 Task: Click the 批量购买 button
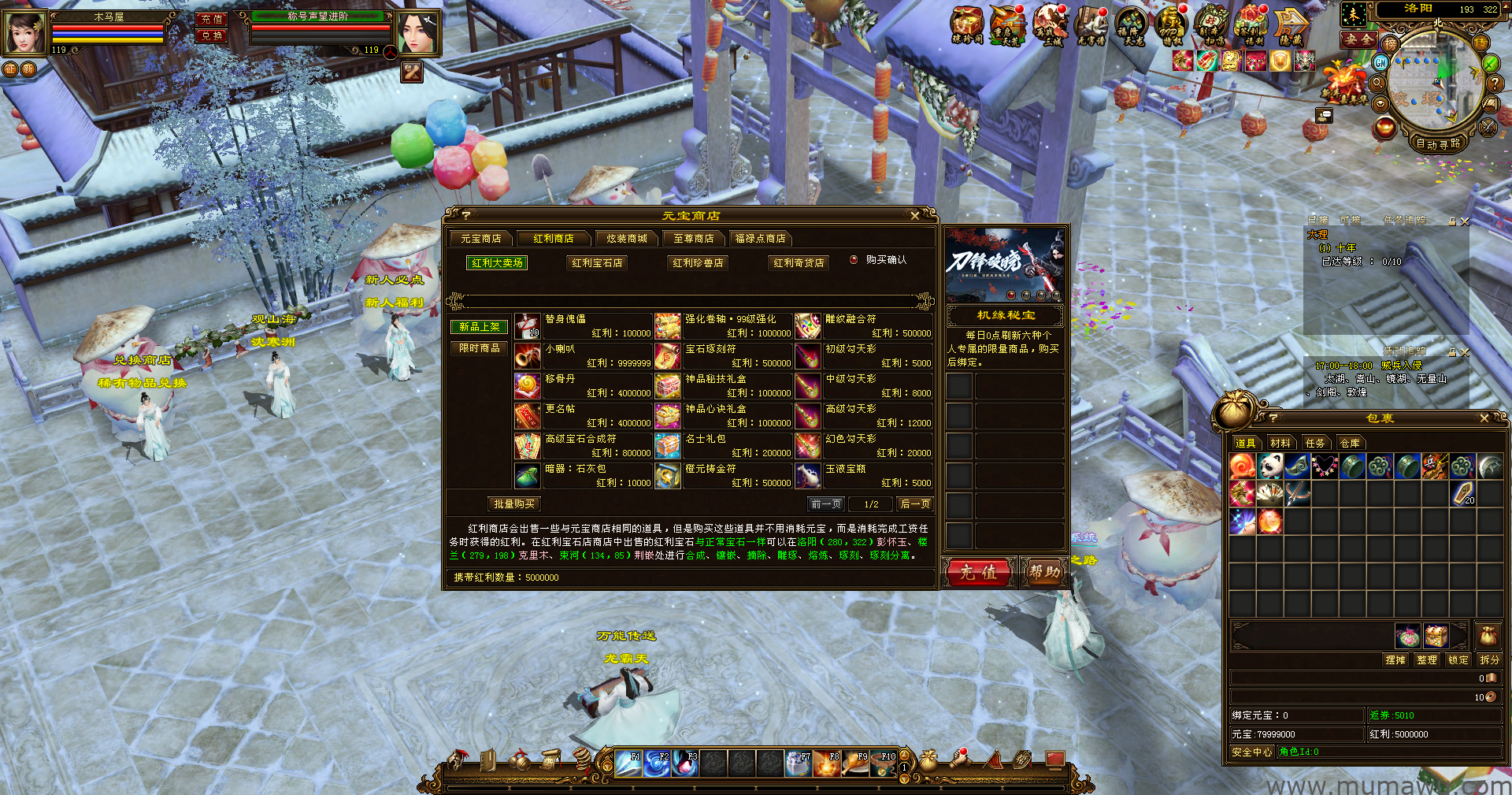[514, 504]
